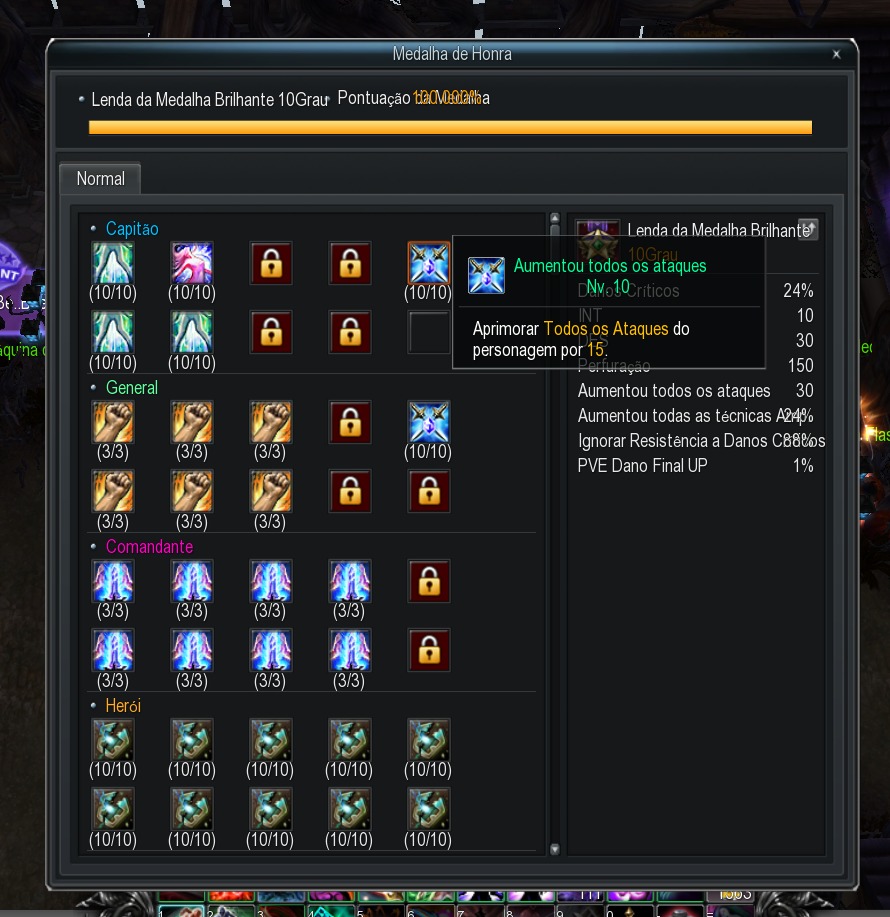The width and height of the screenshot is (890, 917).
Task: Choose the crossed-swords skill in the General section
Action: tap(429, 422)
